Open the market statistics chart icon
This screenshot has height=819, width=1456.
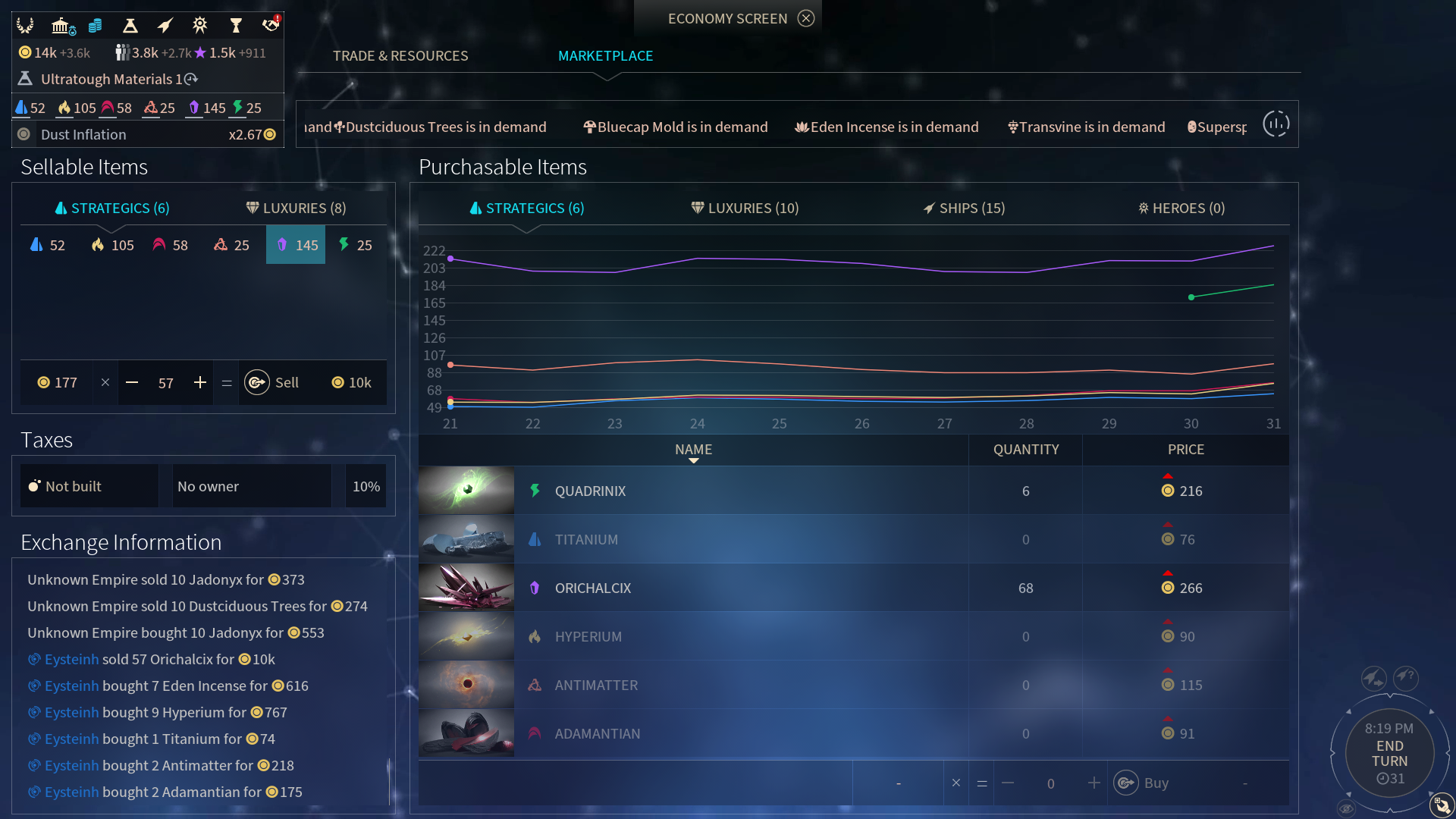1276,124
